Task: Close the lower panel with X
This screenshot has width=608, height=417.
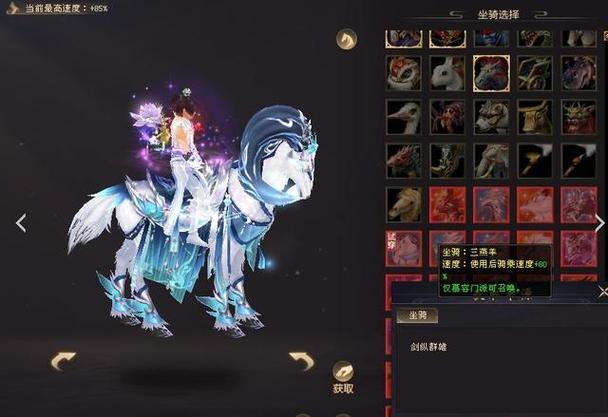Action: click(x=603, y=291)
